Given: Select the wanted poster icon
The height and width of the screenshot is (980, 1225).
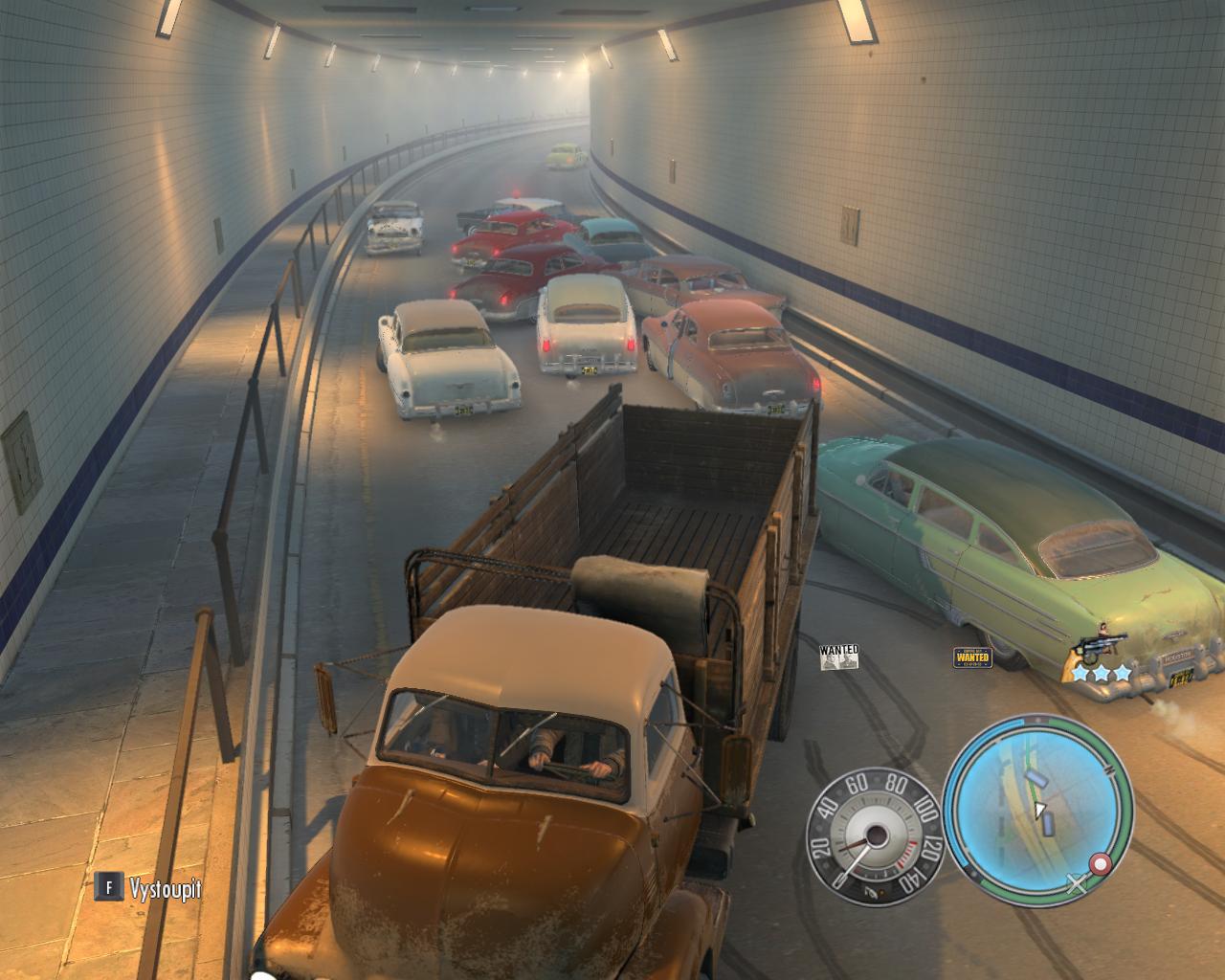Looking at the screenshot, I should point(839,657).
